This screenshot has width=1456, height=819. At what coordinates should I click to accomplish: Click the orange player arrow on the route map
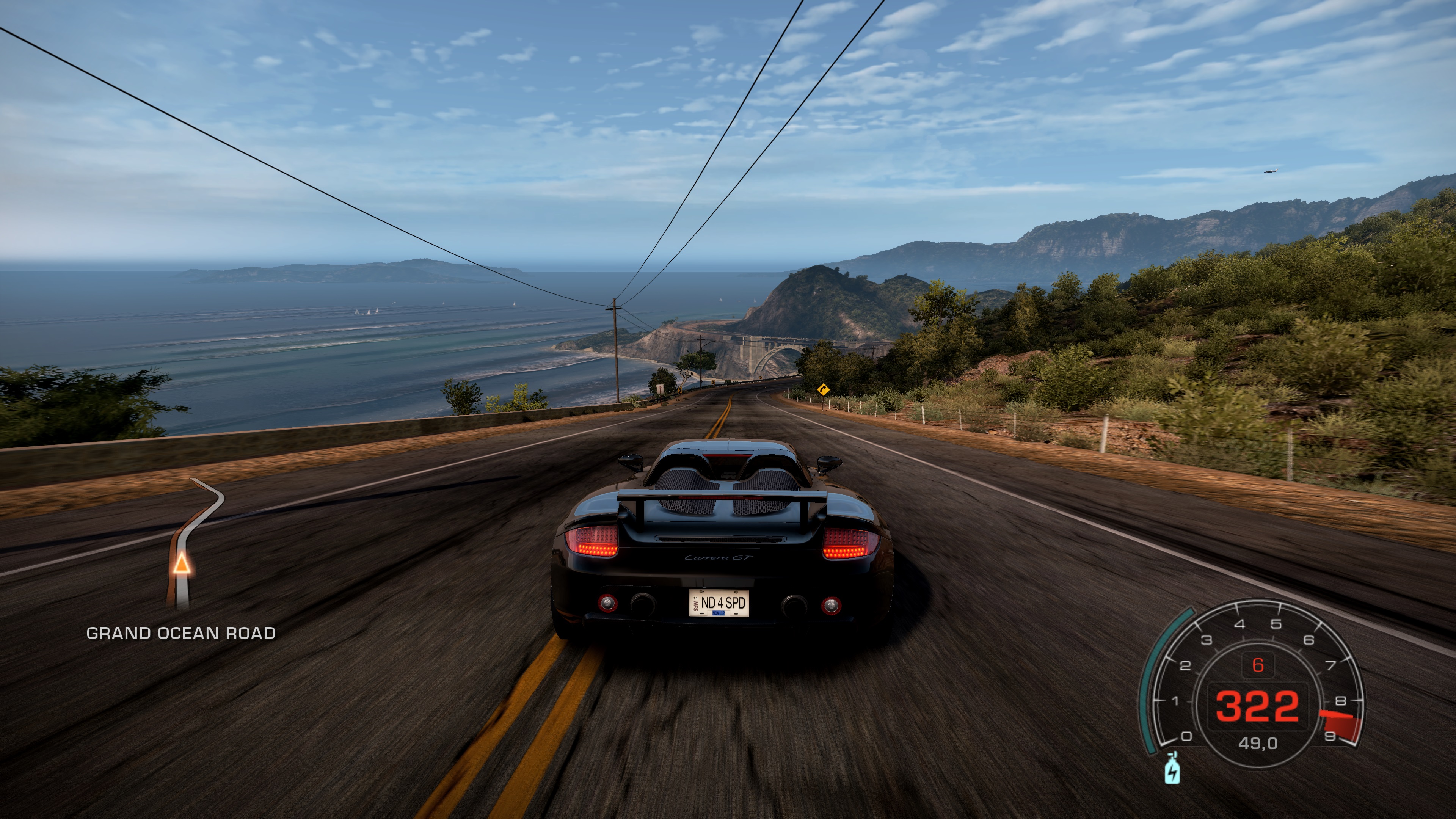pyautogui.click(x=181, y=563)
